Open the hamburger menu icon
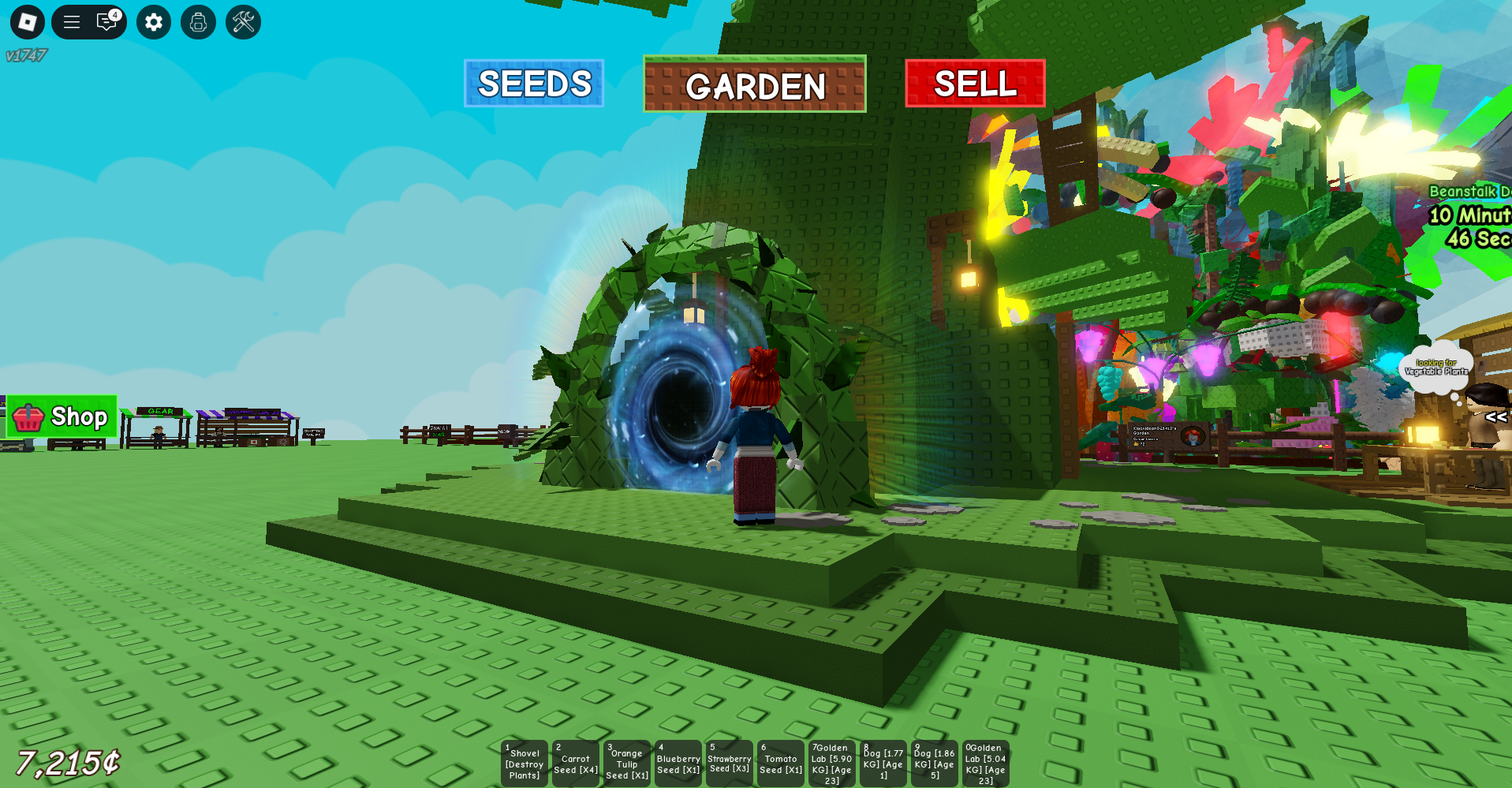 click(x=71, y=22)
